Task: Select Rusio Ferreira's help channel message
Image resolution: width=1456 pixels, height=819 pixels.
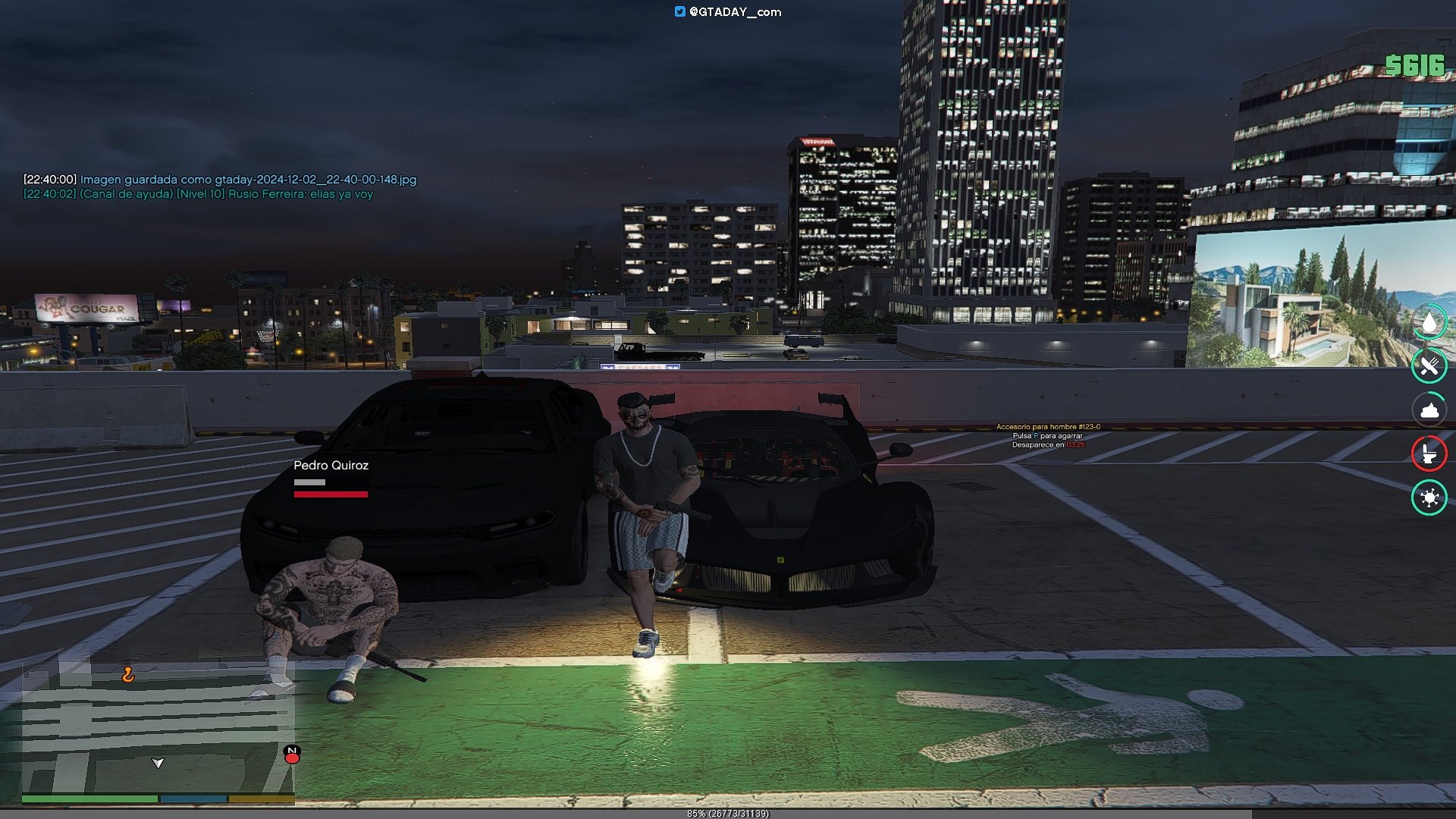Action: click(x=198, y=194)
